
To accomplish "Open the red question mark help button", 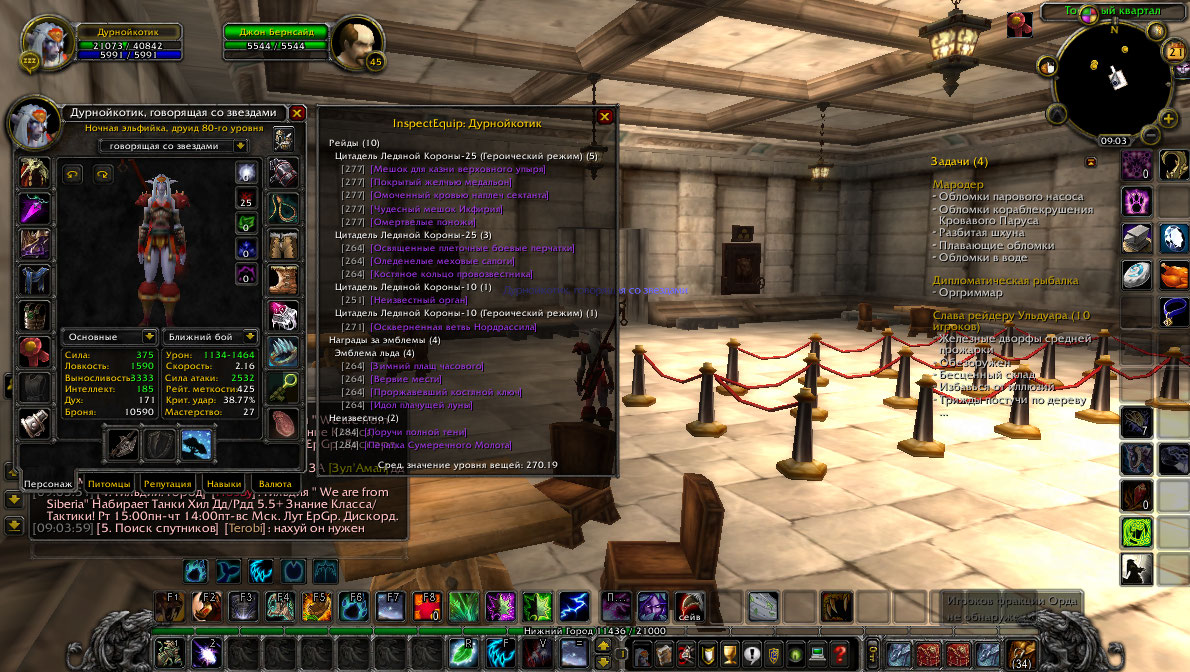I will pyautogui.click(x=841, y=653).
